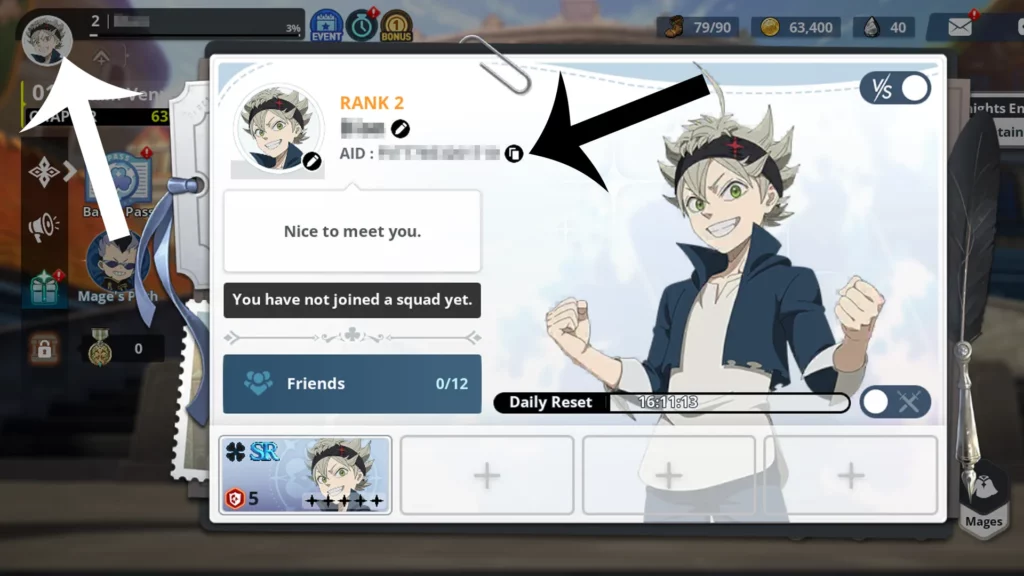Open the Bonus coin icon
Screen dimensions: 1024x576
[396, 25]
